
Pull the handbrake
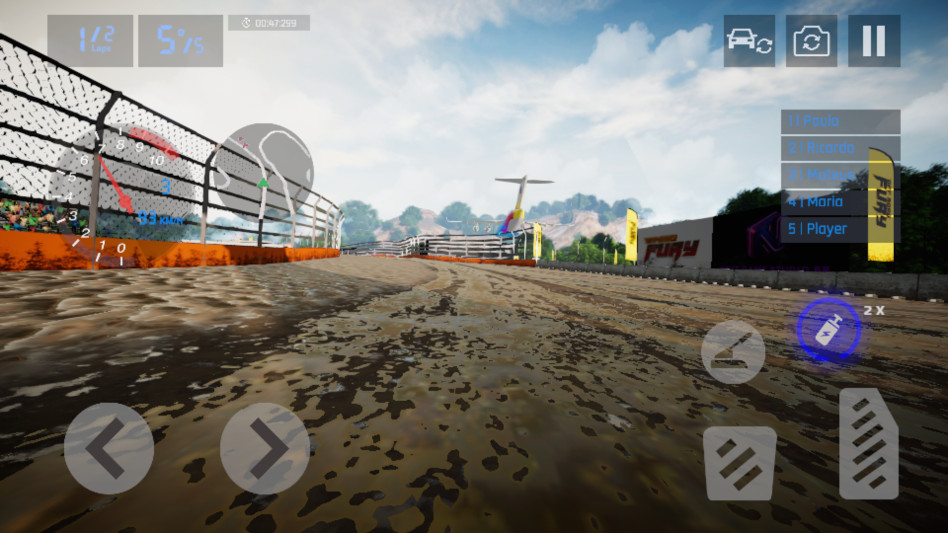coord(733,351)
